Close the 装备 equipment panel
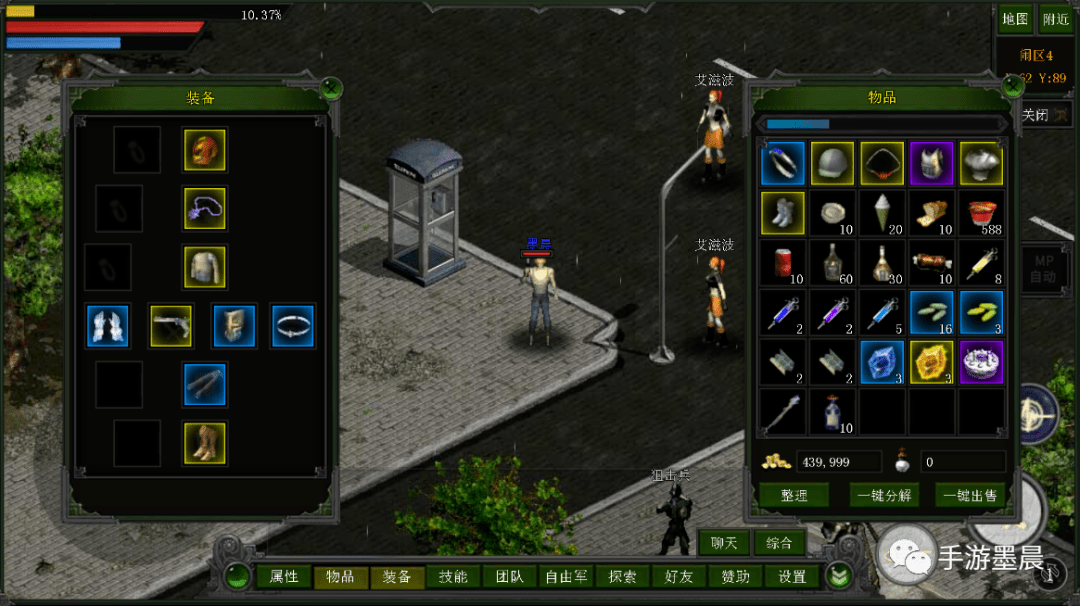1080x606 pixels. click(332, 89)
